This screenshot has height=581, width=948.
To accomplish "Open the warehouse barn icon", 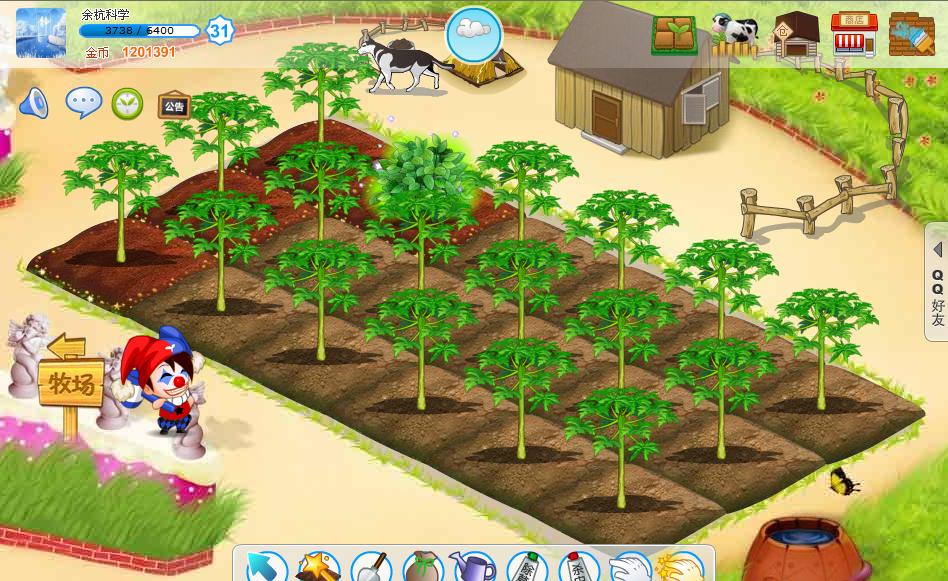I will [796, 34].
